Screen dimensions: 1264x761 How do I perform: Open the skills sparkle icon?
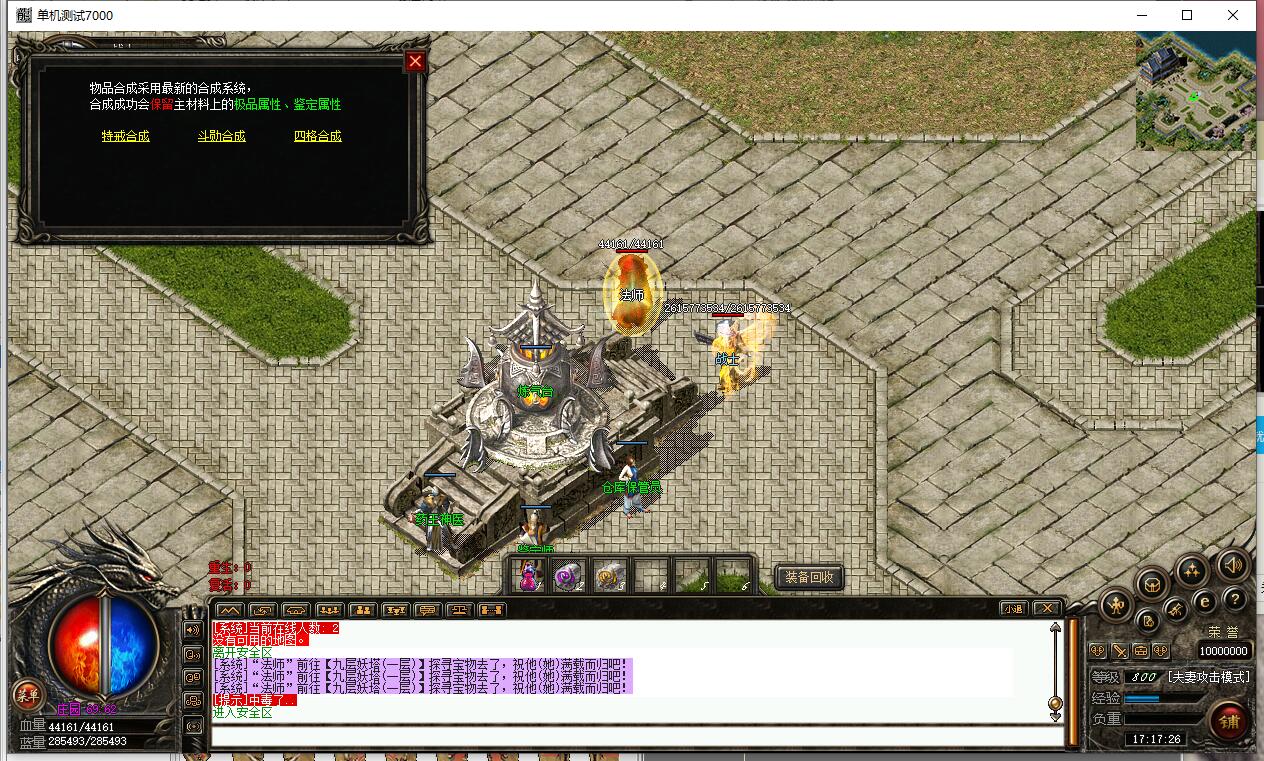coord(1191,571)
